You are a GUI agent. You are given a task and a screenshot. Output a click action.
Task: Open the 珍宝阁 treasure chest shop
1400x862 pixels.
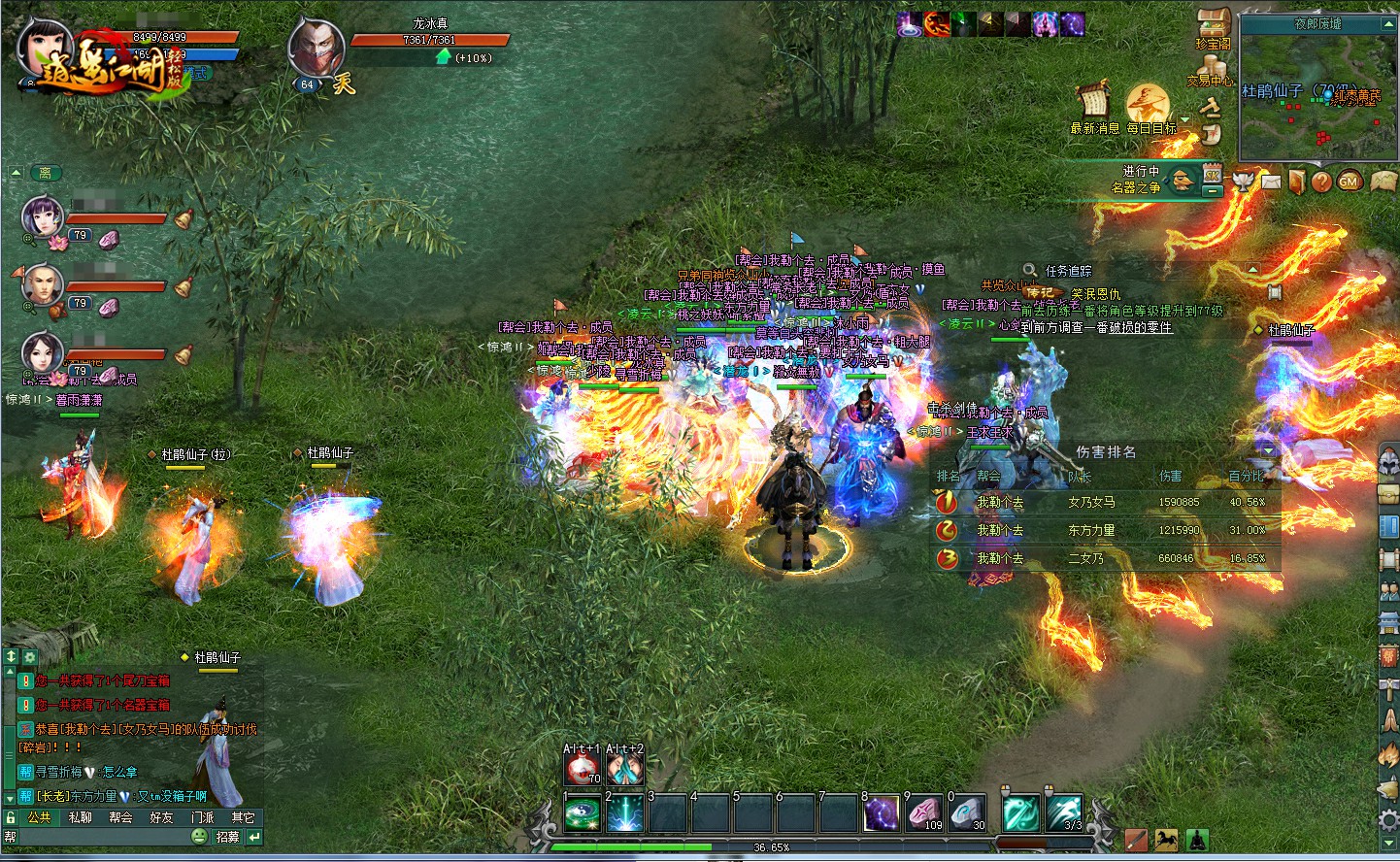[x=1214, y=24]
